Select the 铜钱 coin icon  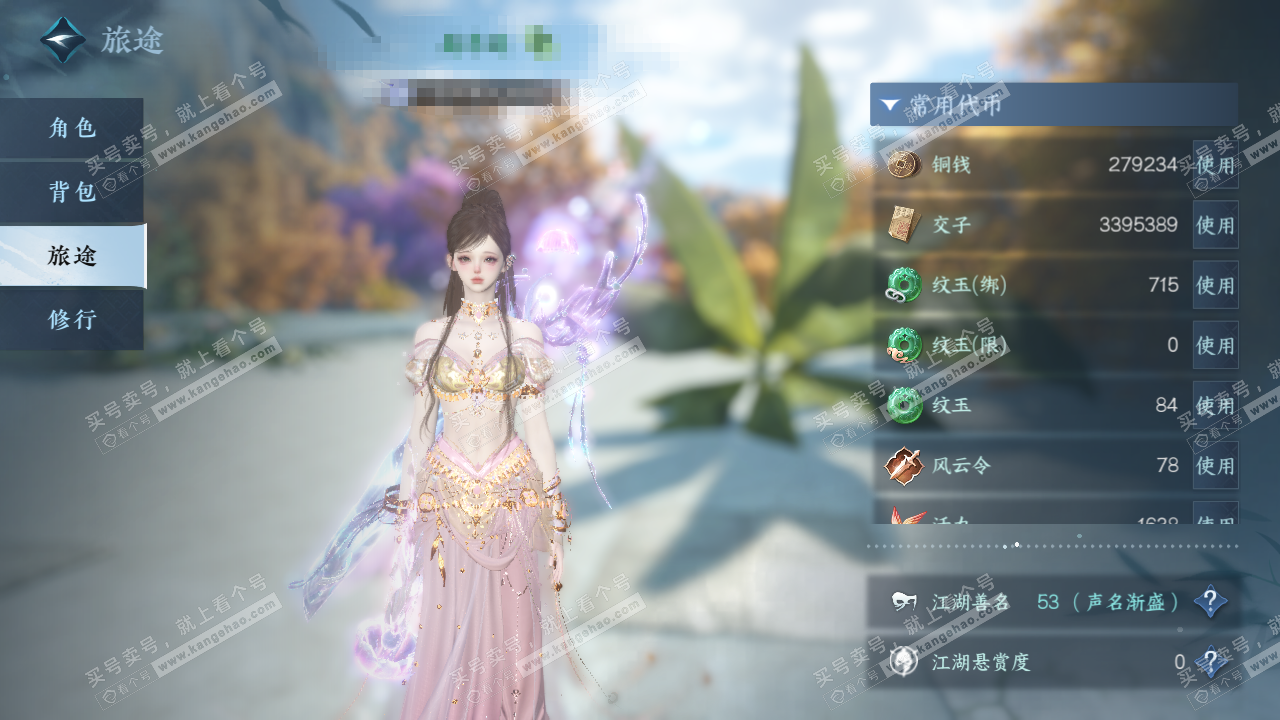click(904, 165)
